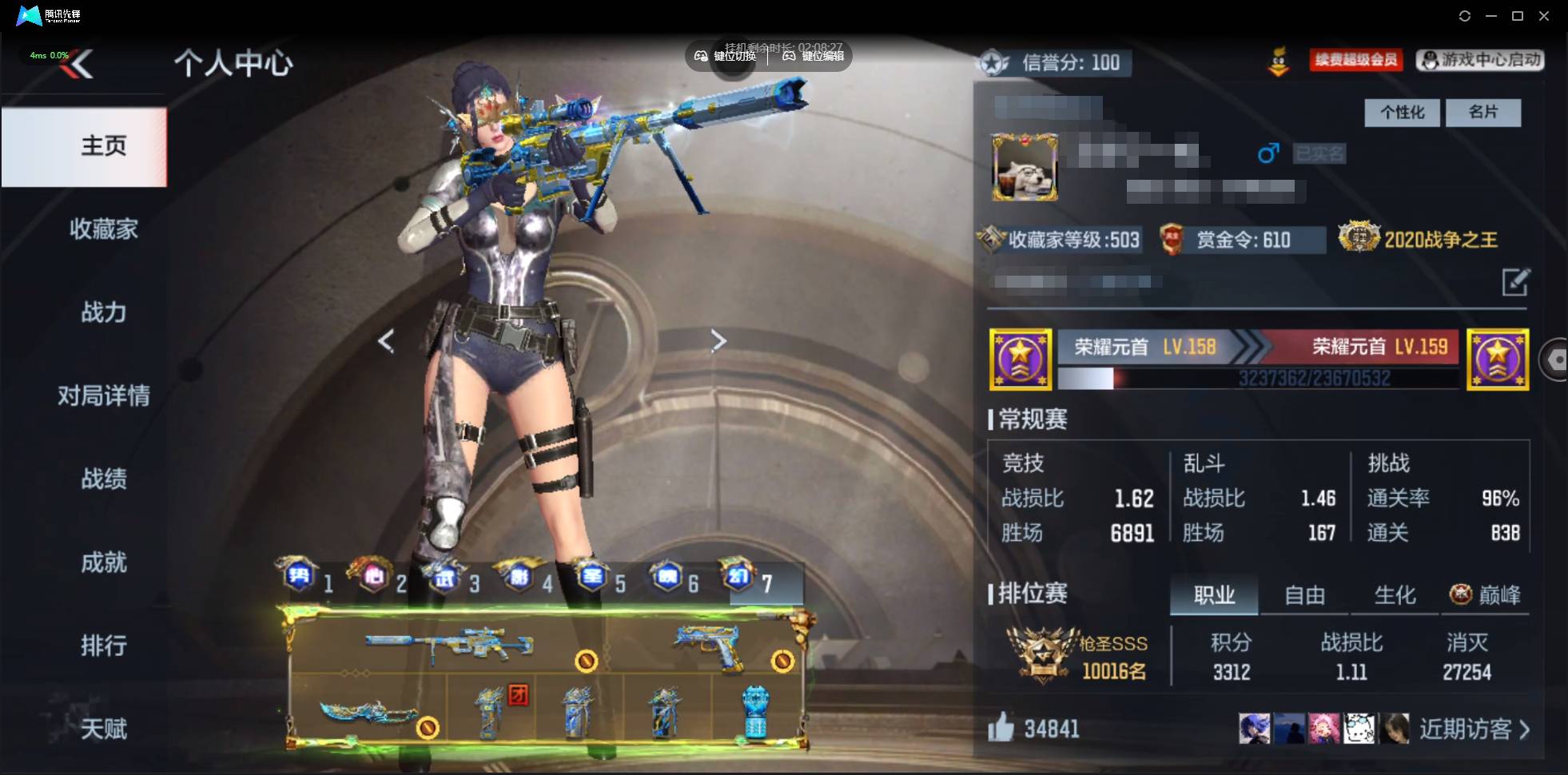Click the 个性化 button
Screen dimensions: 1568x775
click(1402, 113)
